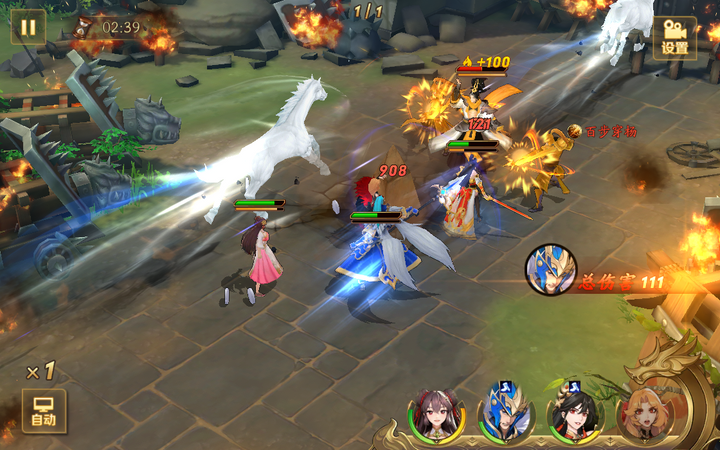Select the brown-haired girl hero portrait
Screen dimensions: 720x450
pyautogui.click(x=436, y=414)
